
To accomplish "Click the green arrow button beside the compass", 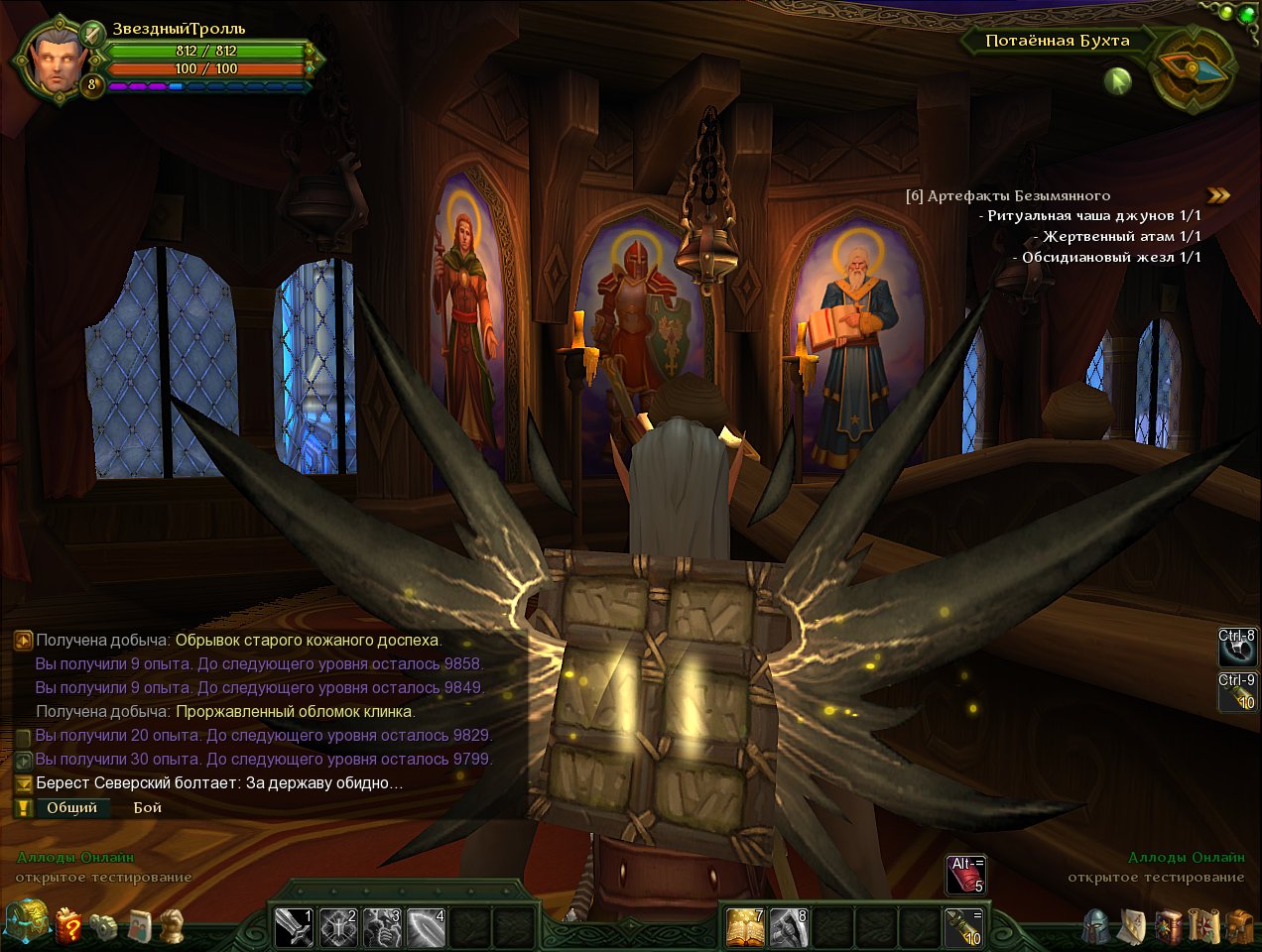I will click(x=1118, y=79).
